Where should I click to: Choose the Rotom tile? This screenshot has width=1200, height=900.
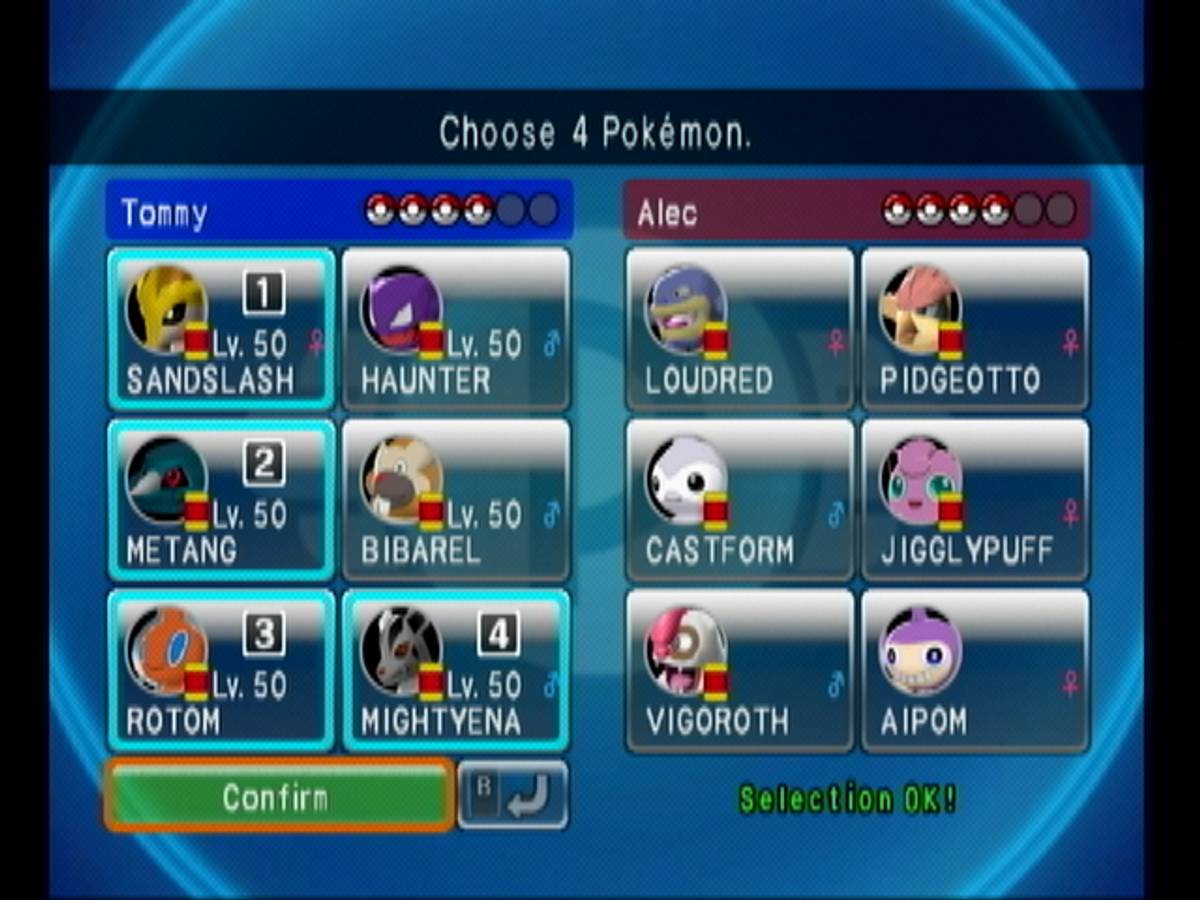220,670
